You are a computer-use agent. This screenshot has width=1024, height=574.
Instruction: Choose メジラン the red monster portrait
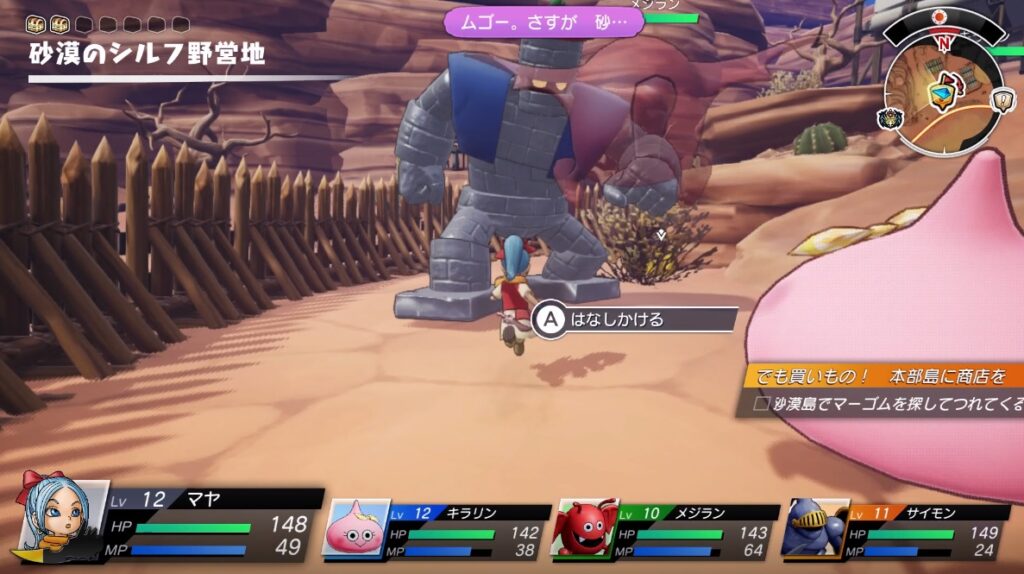click(x=586, y=527)
